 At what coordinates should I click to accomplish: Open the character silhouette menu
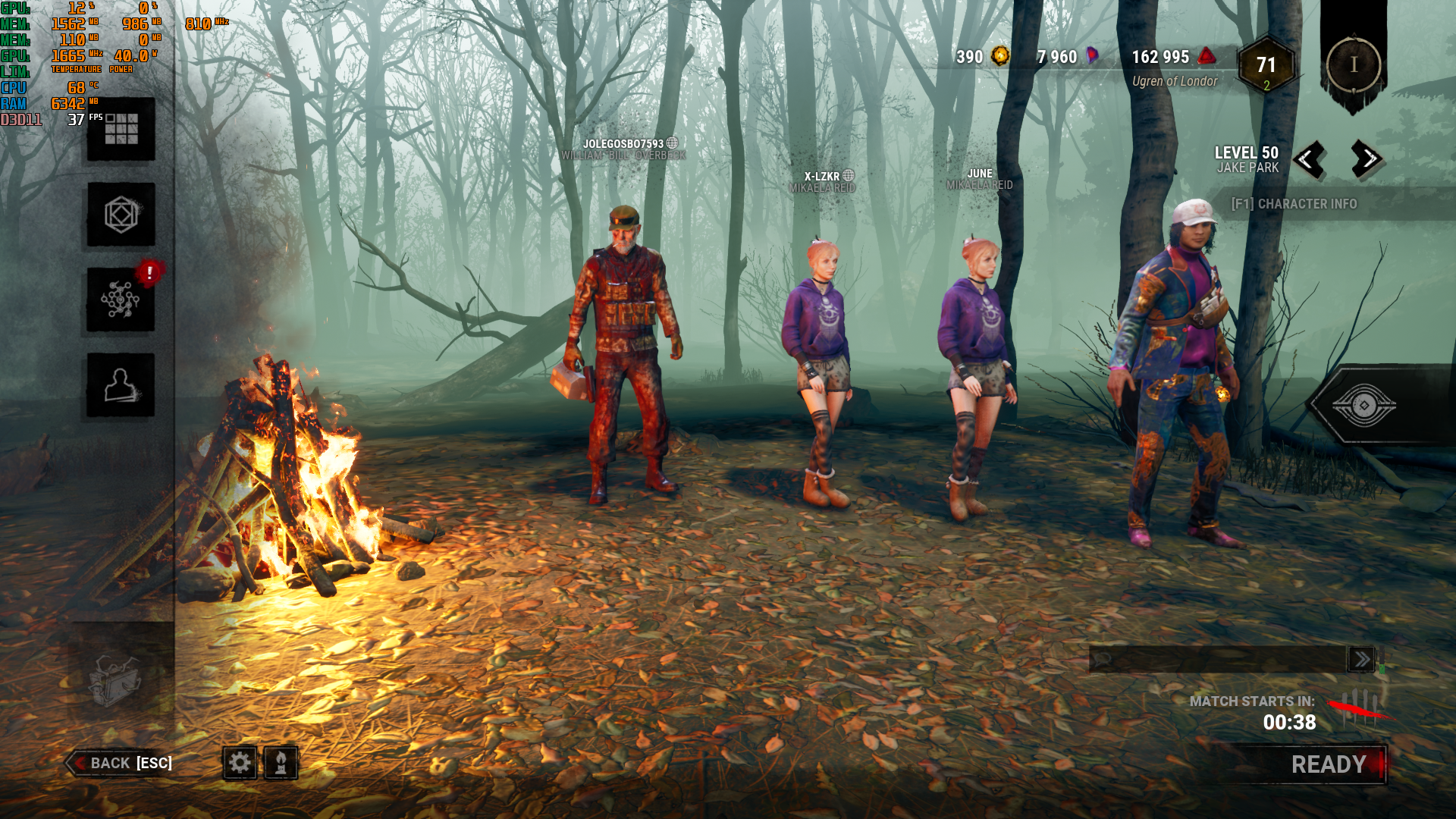pyautogui.click(x=121, y=384)
